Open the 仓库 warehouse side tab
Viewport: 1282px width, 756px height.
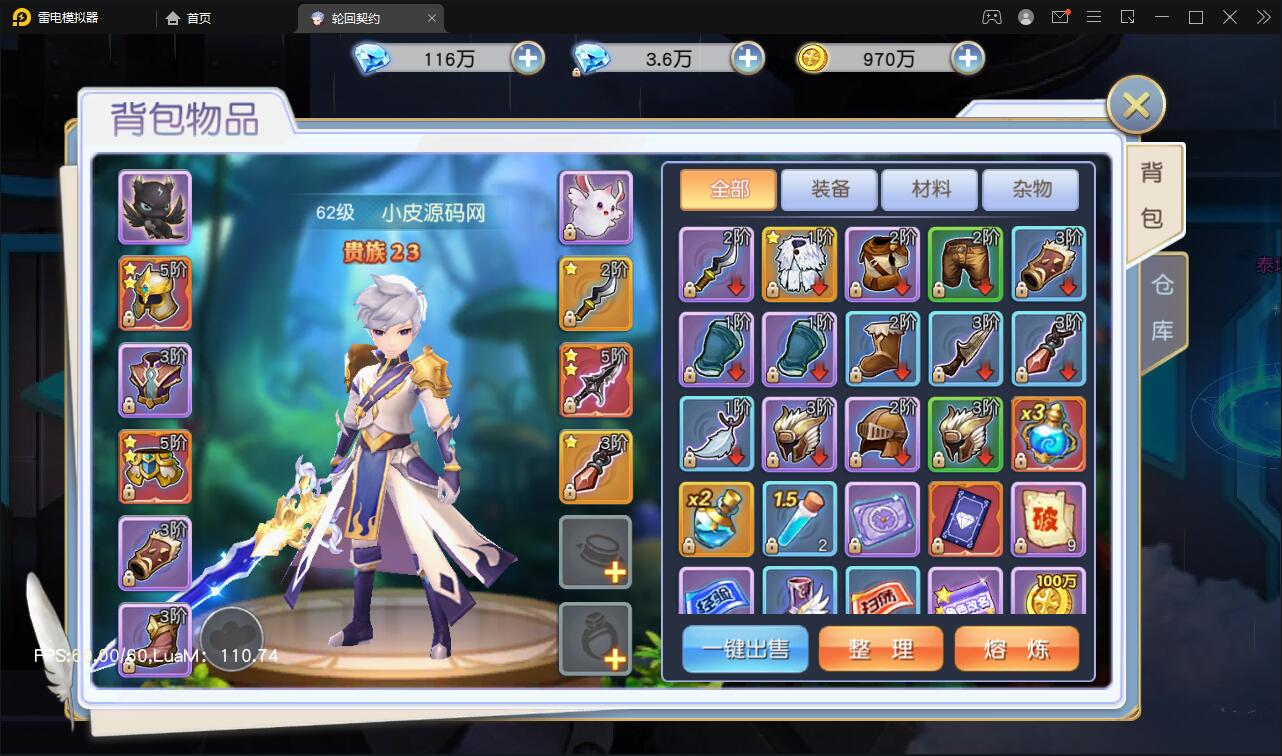[1162, 309]
